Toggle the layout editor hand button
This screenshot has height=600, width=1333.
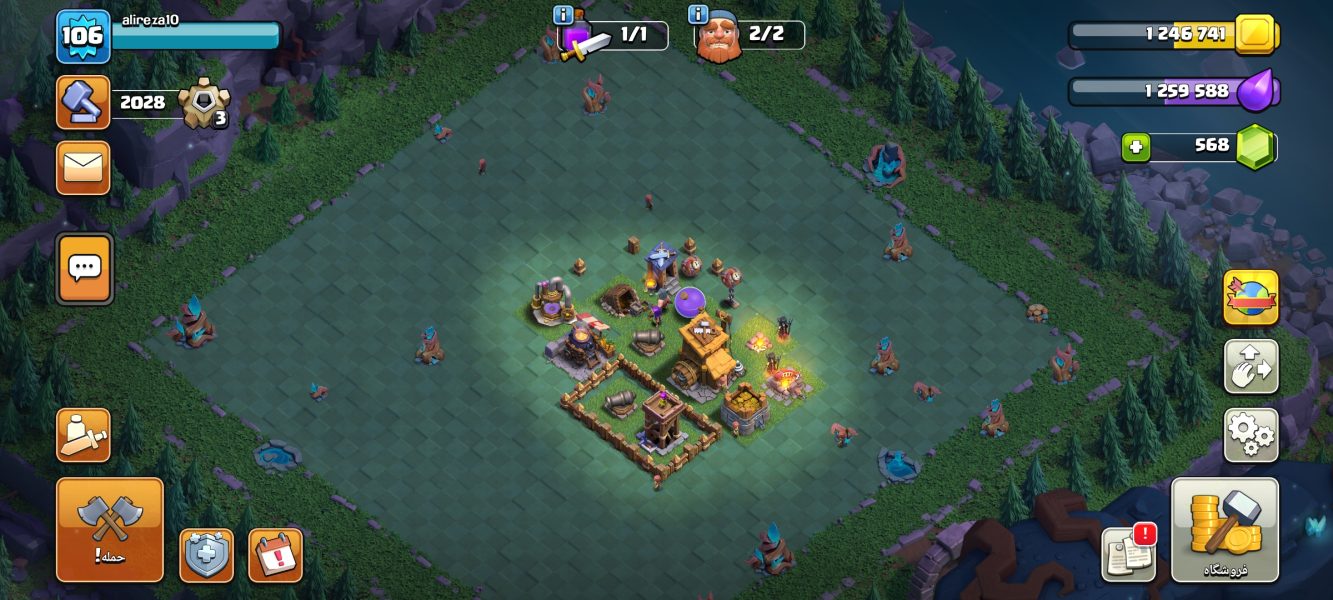coord(1250,366)
